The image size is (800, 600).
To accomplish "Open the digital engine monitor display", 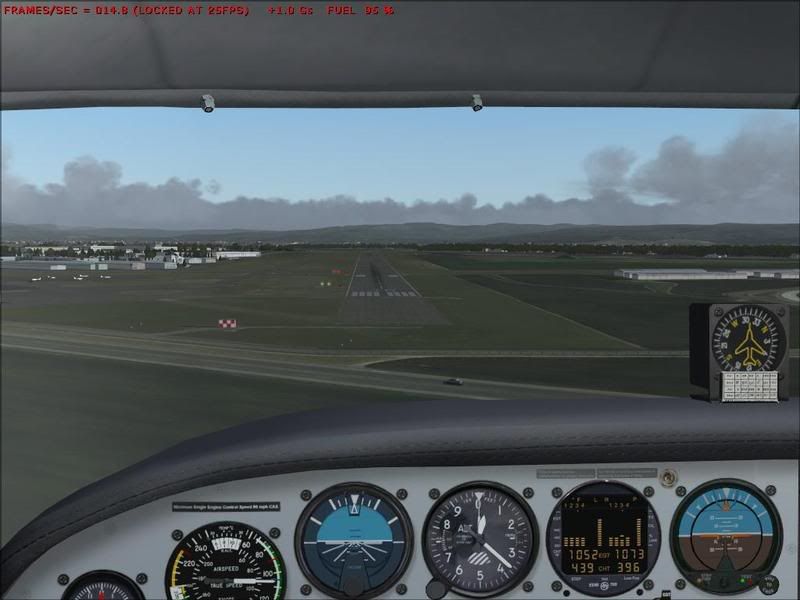I will (x=604, y=537).
